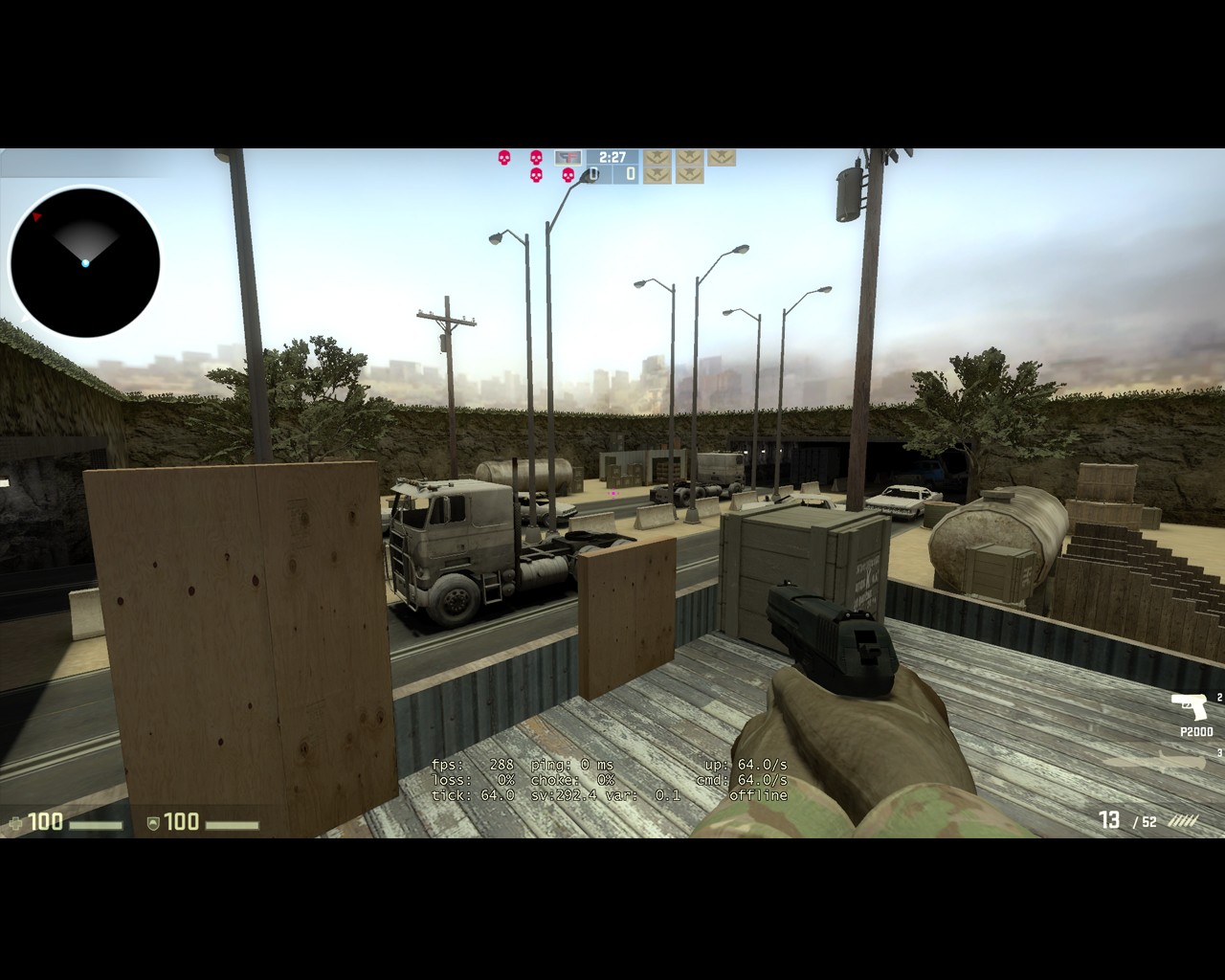Click the FaZe avatar beside the round timer
The image size is (1225, 980).
click(x=568, y=158)
